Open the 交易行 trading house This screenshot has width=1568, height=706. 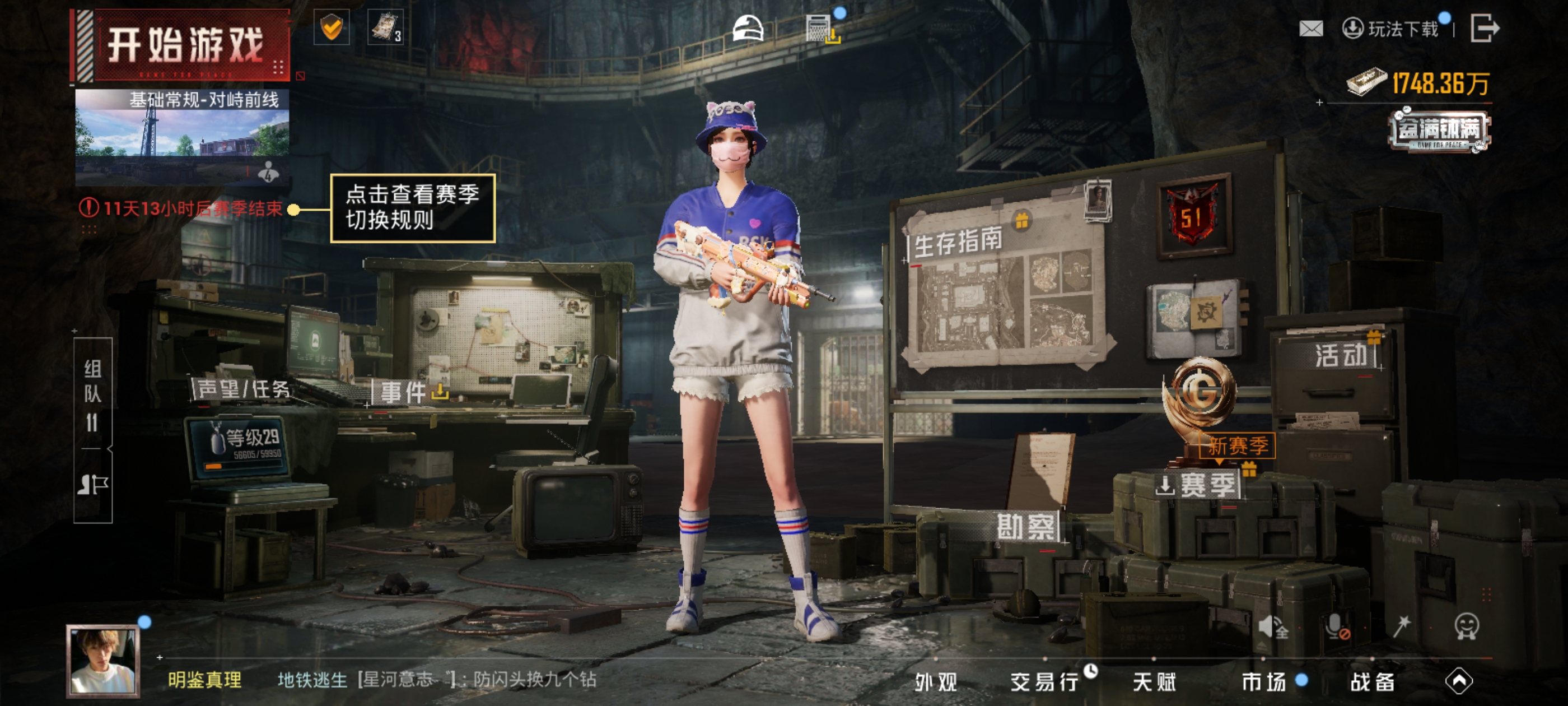point(1045,682)
